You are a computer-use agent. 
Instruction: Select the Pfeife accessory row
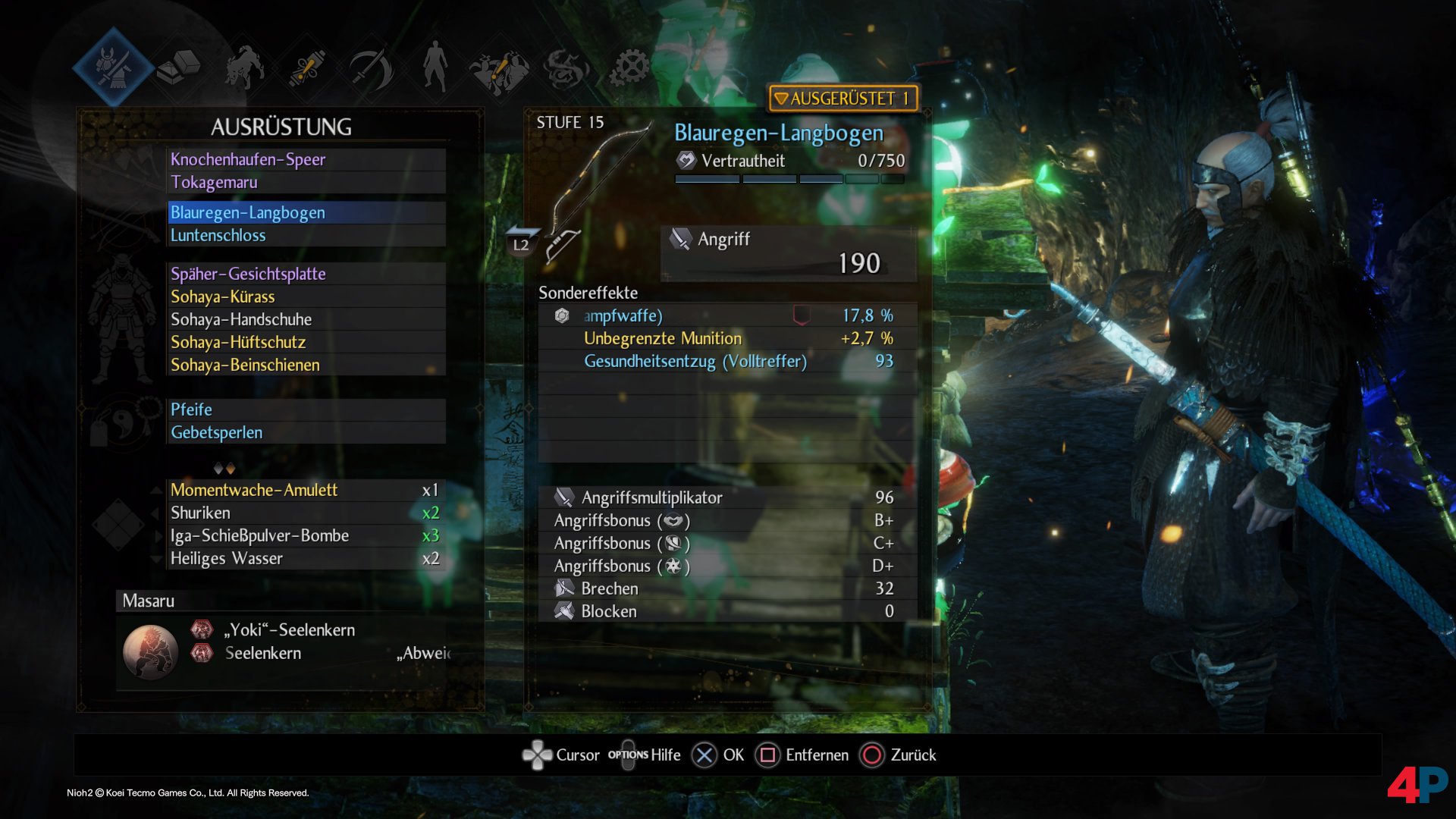click(306, 409)
